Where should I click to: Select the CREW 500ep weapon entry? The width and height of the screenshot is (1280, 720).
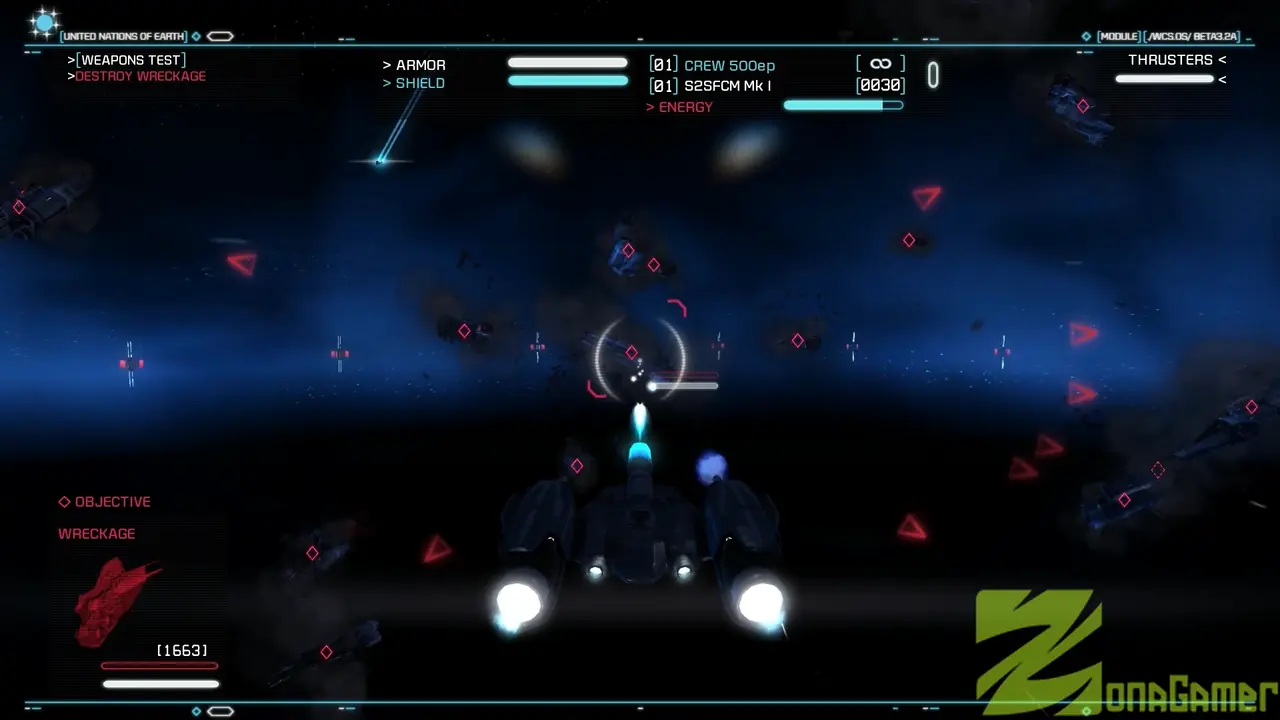click(729, 66)
